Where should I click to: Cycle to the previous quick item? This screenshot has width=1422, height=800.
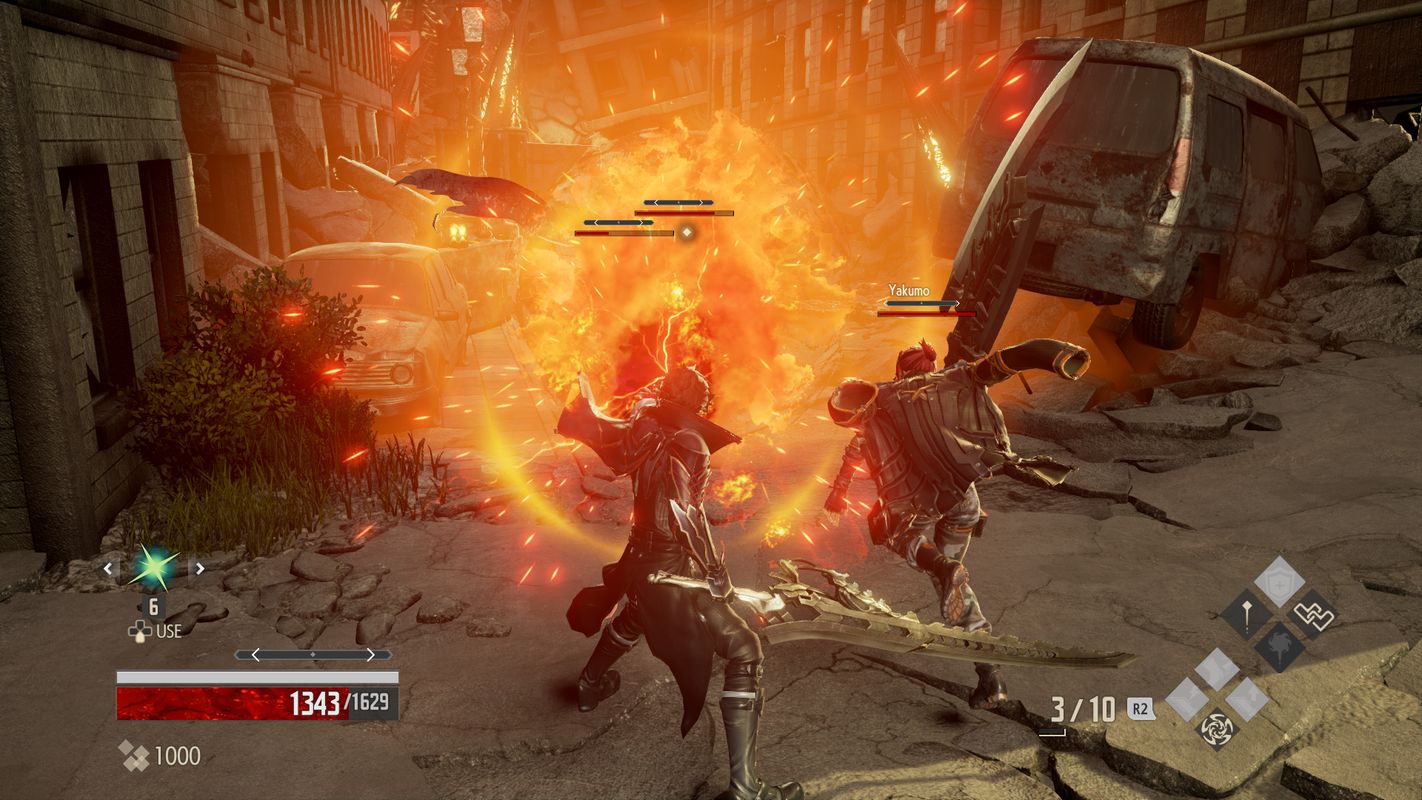[110, 568]
